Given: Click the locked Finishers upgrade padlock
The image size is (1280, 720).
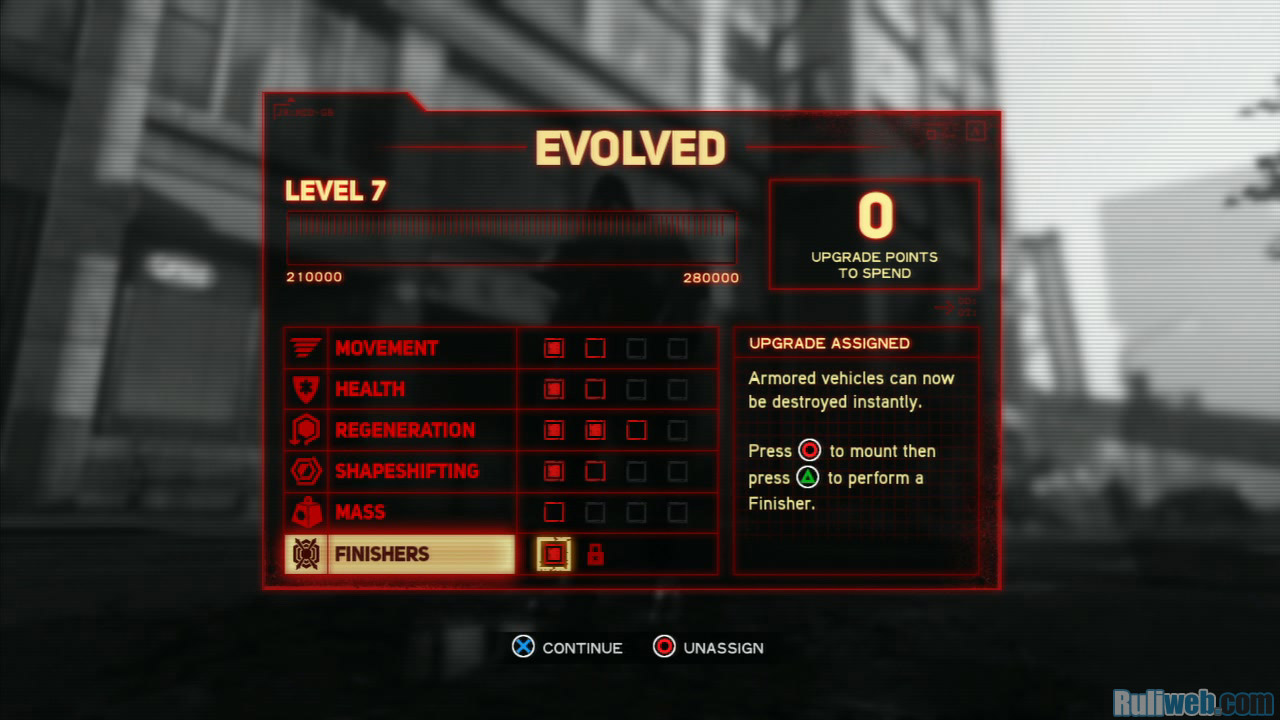Looking at the screenshot, I should (595, 554).
